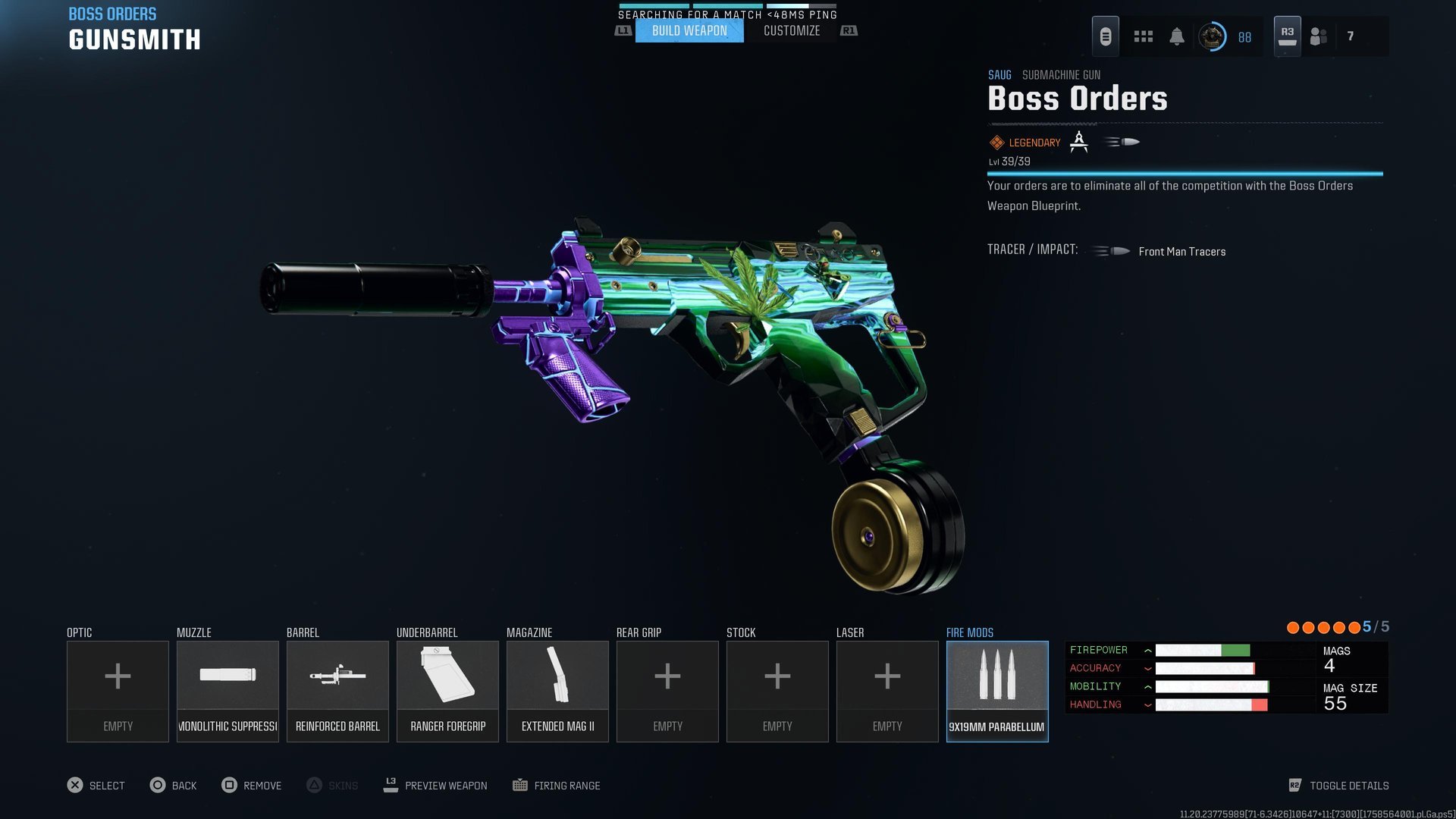
Task: Choose the Monolithic Suppressor muzzle slot
Action: [x=227, y=691]
